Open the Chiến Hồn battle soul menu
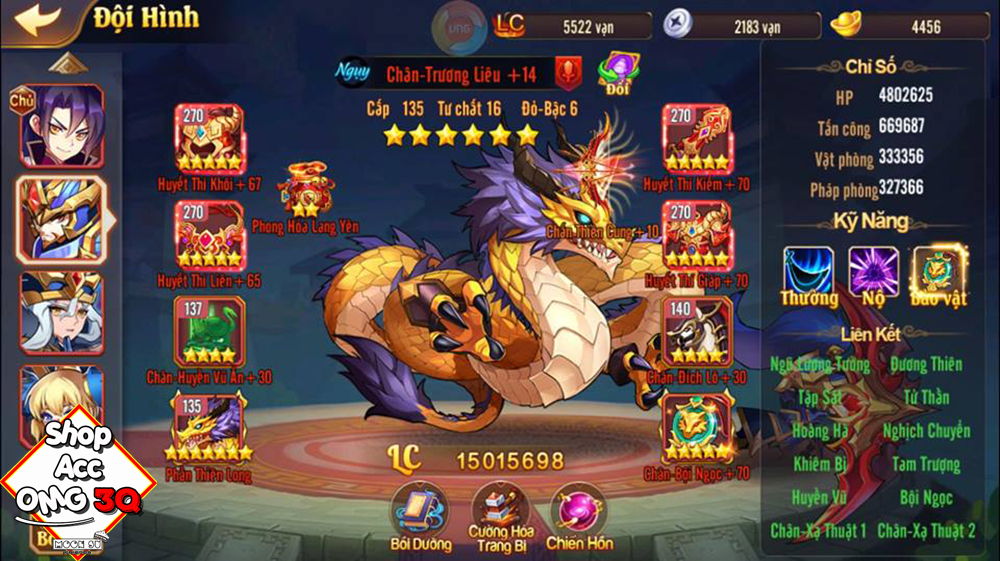This screenshot has height=561, width=1000. coord(578,509)
